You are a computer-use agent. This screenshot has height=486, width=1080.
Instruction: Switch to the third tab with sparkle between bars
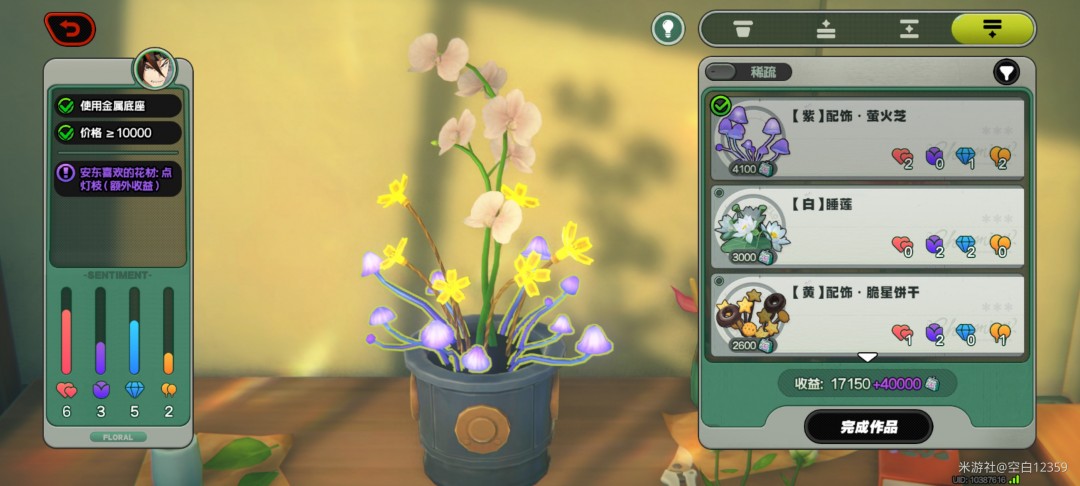coord(908,28)
